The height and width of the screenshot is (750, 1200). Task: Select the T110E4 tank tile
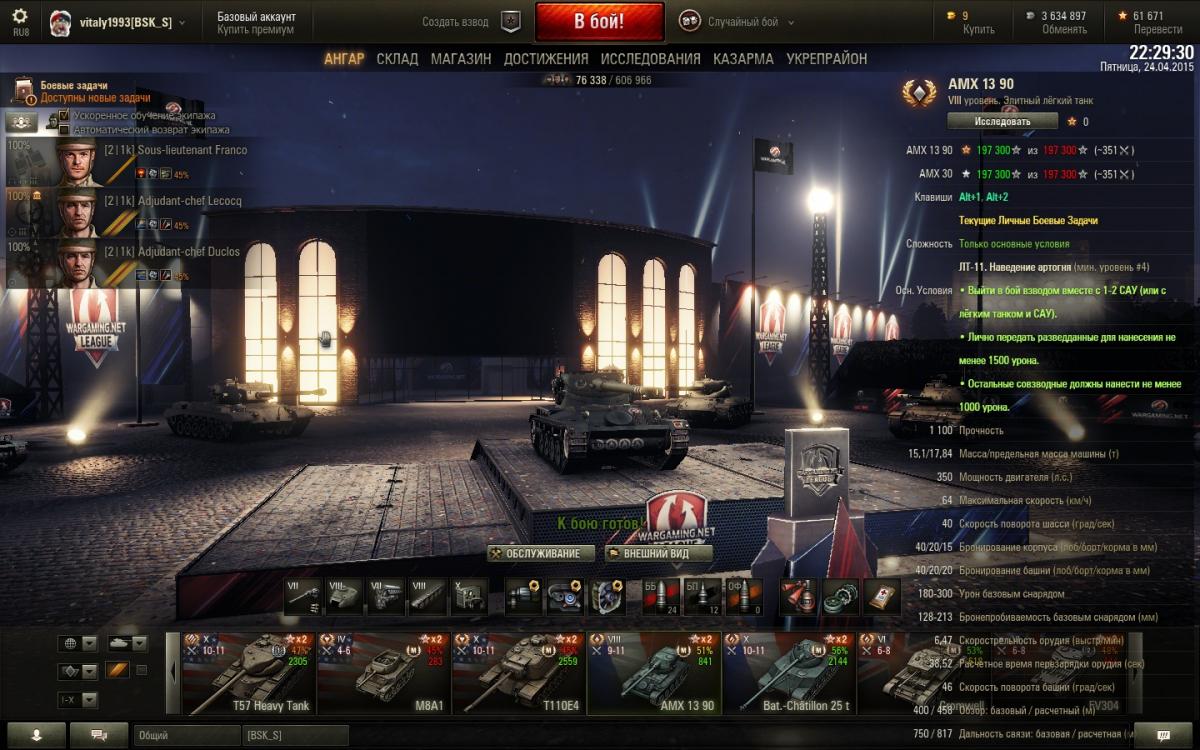tap(519, 673)
